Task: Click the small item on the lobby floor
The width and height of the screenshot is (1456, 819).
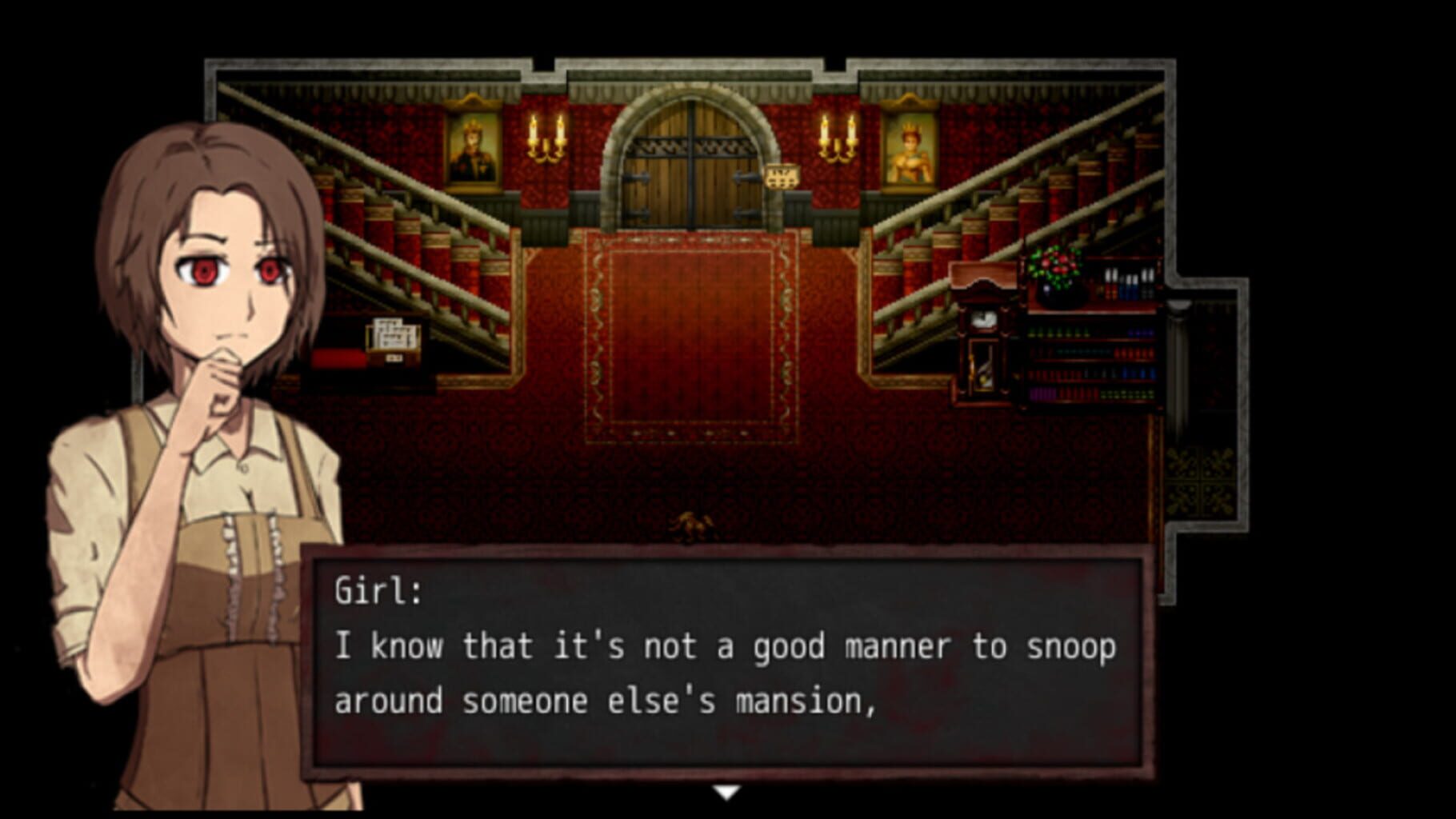Action: pos(692,524)
